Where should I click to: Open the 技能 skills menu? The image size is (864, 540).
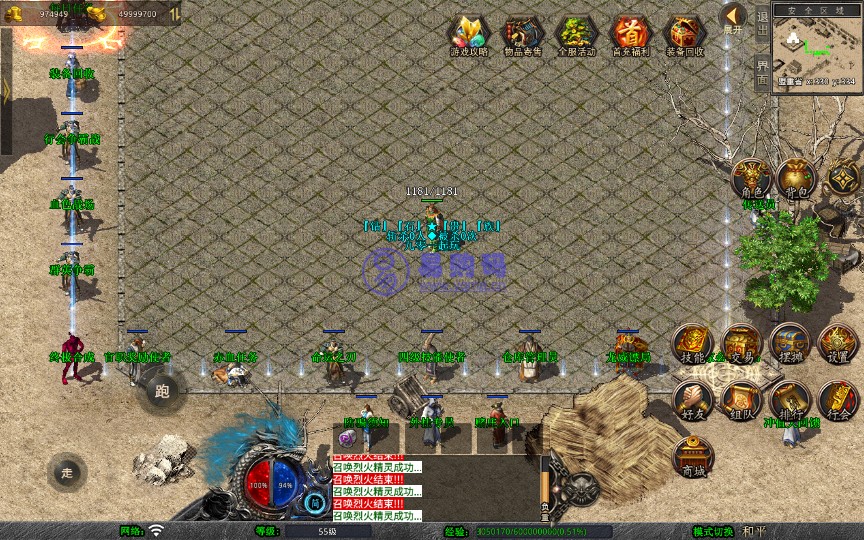coord(692,344)
